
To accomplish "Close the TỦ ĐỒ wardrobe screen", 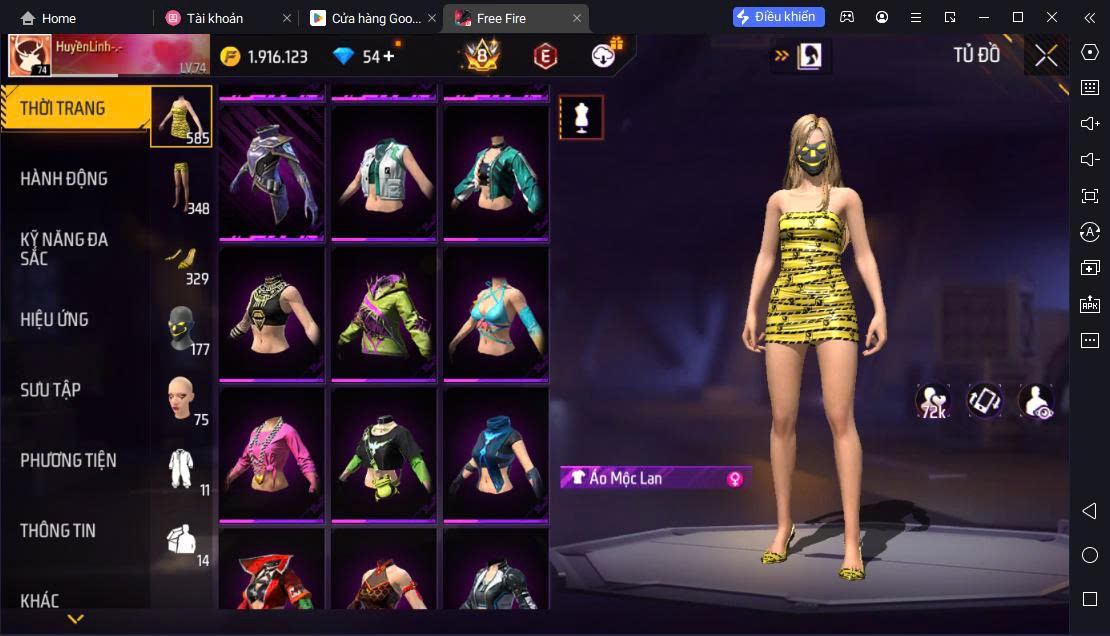I will tap(1046, 56).
